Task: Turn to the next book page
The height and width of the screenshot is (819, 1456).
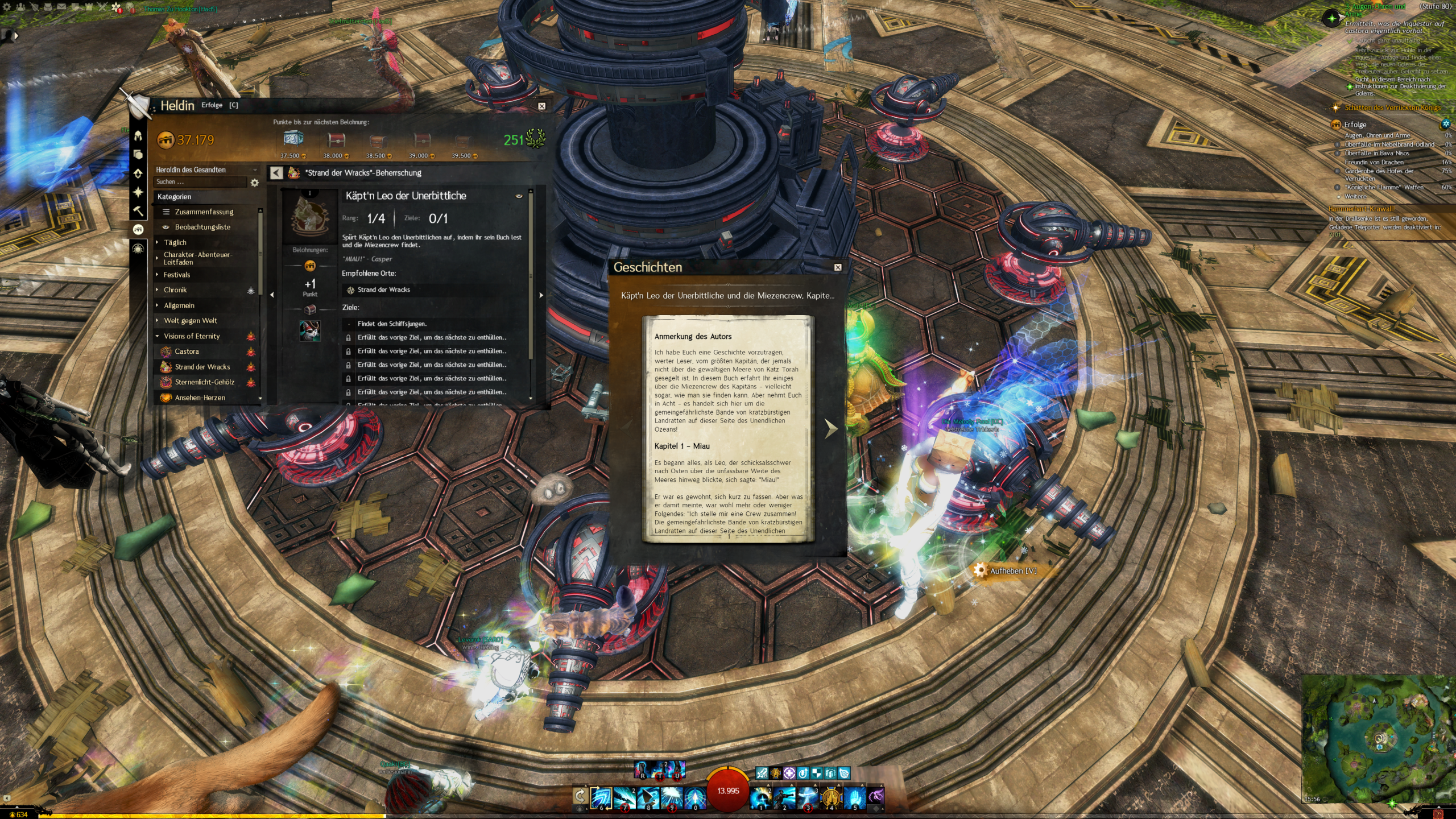Action: click(831, 428)
